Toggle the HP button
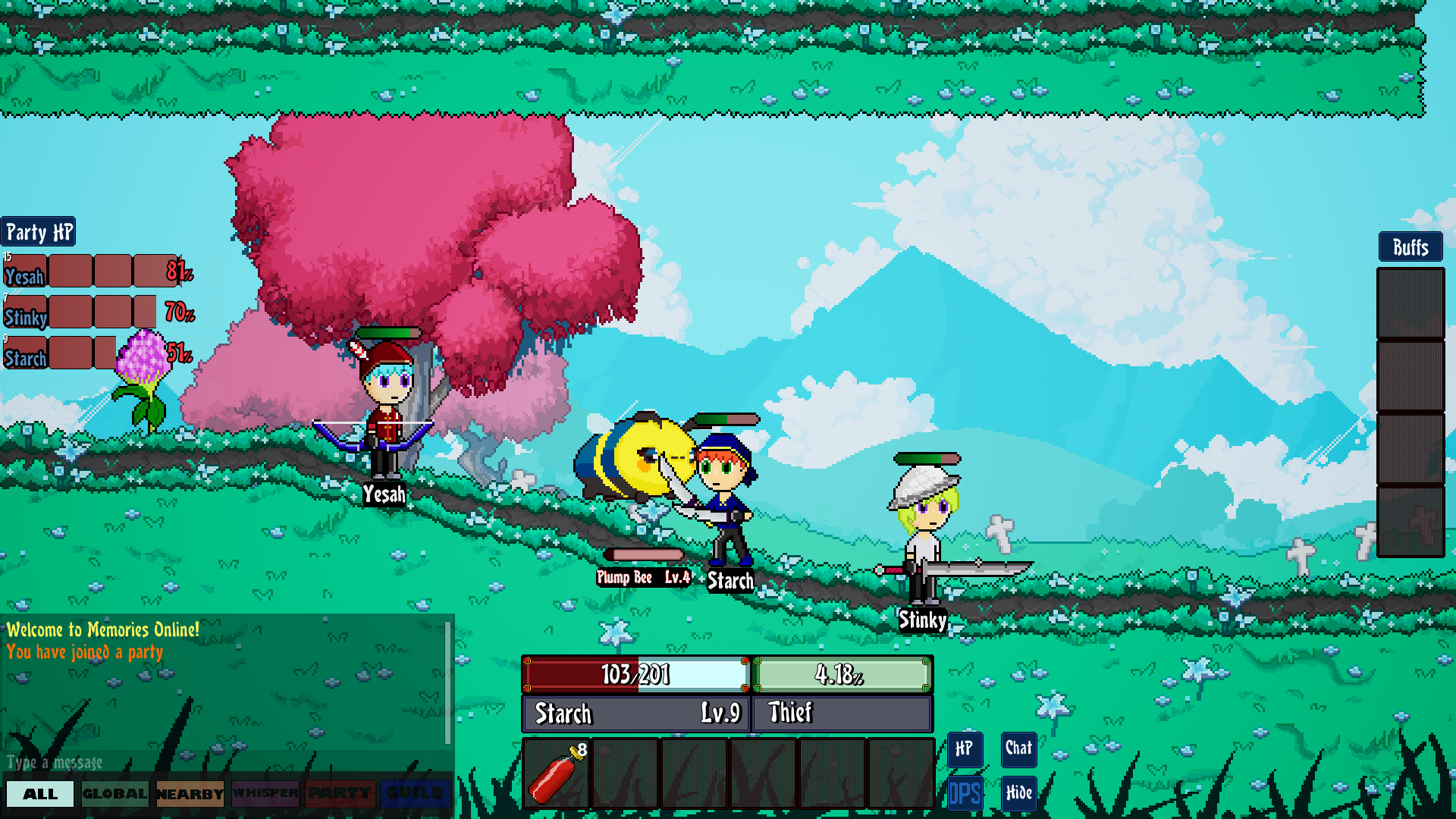The width and height of the screenshot is (1456, 819). (x=965, y=749)
